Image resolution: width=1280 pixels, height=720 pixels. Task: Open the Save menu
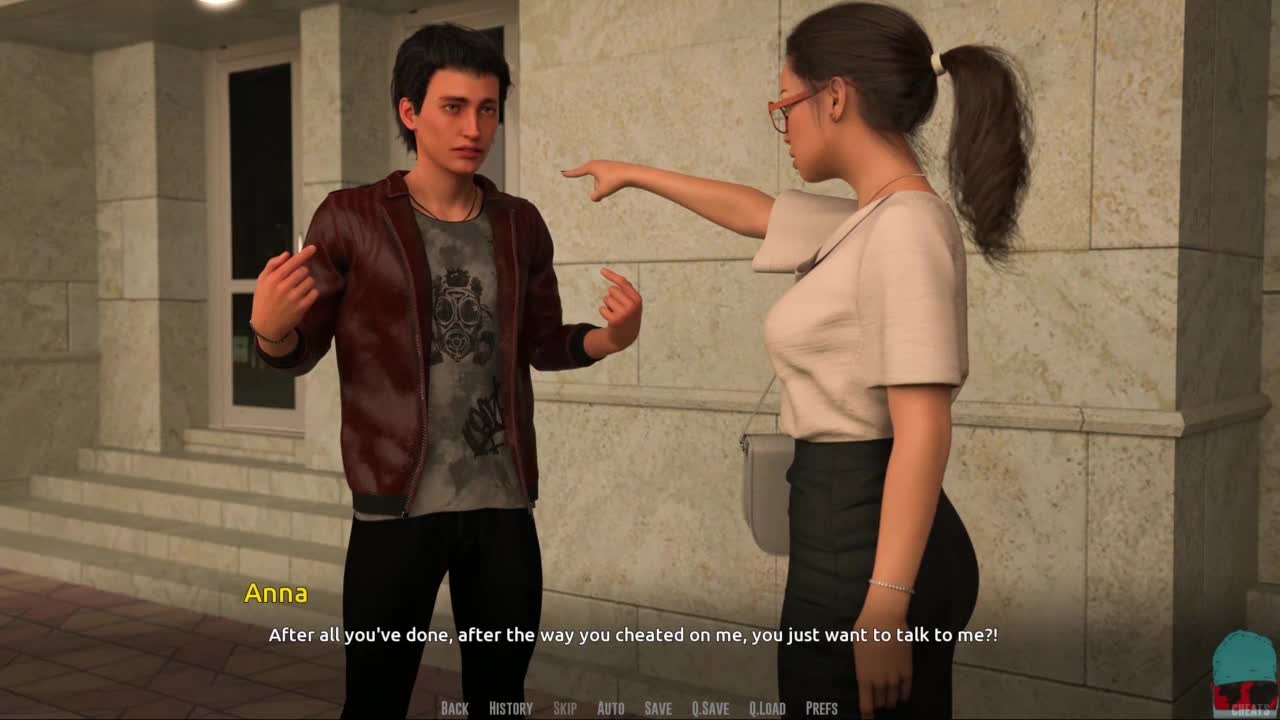pyautogui.click(x=658, y=708)
